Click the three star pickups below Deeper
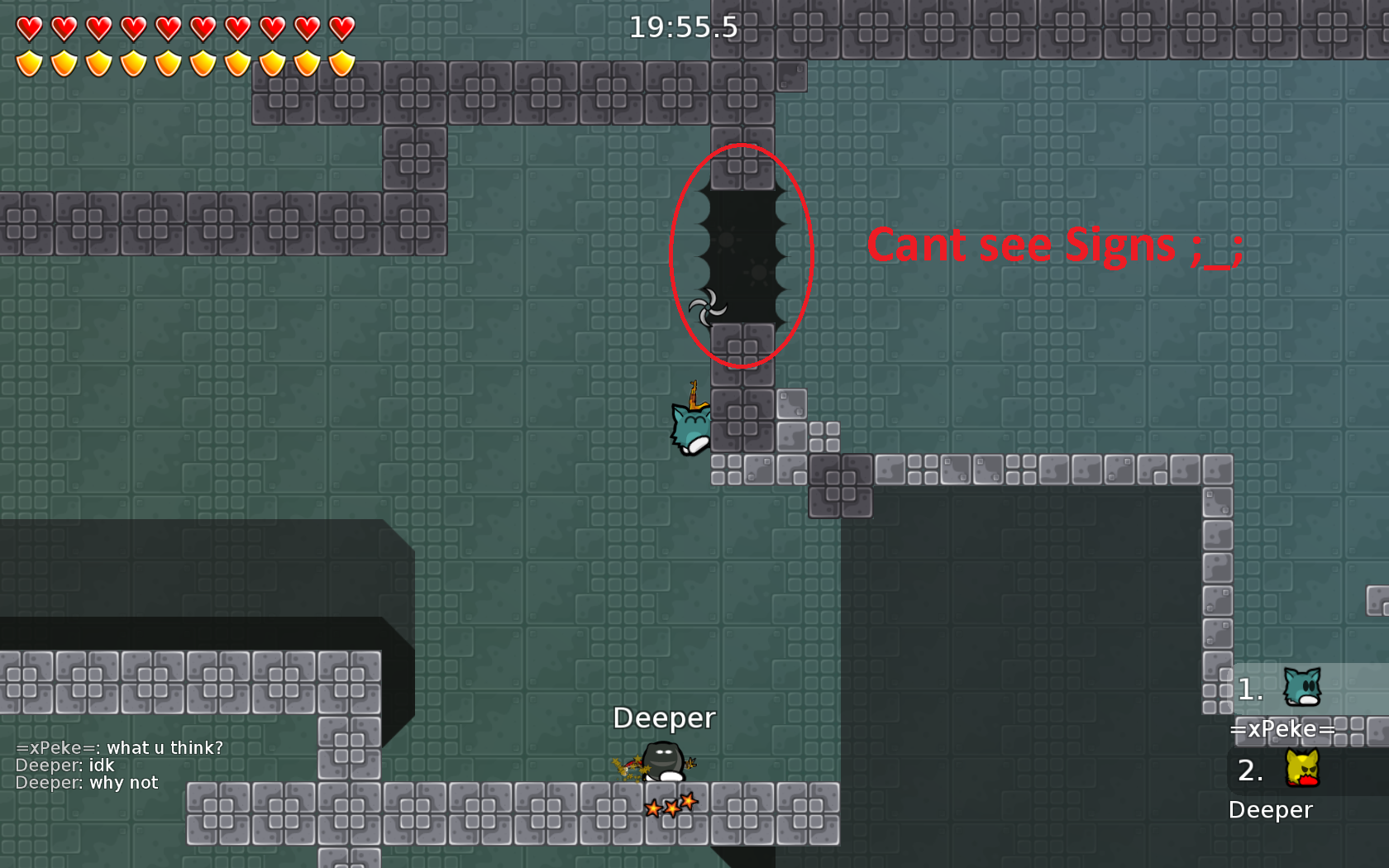 click(x=670, y=804)
